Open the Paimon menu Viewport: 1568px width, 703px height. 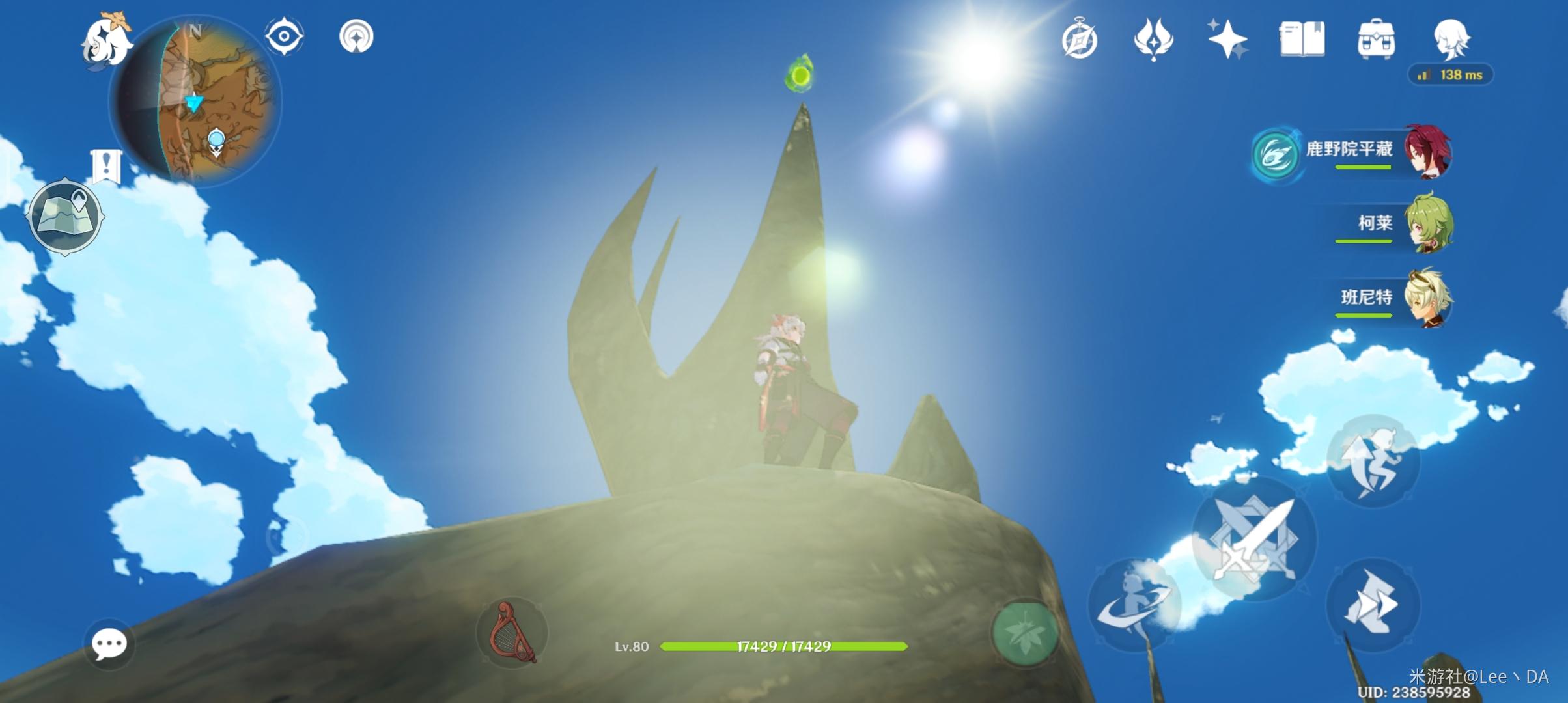(105, 42)
